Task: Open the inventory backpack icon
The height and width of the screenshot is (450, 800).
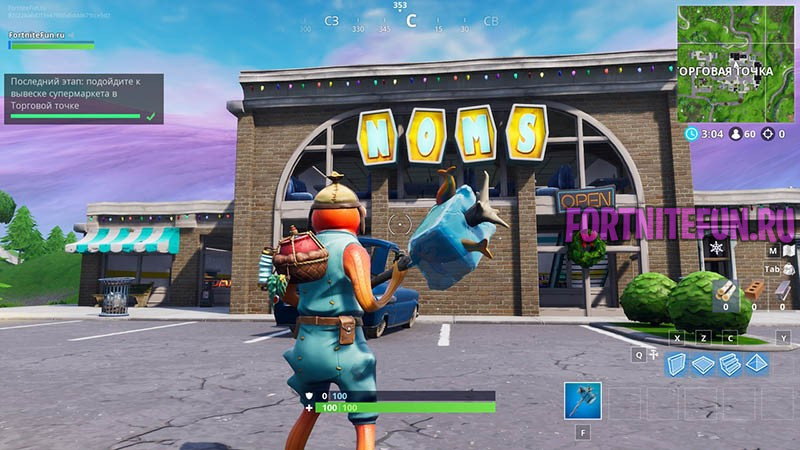Action: coord(788,270)
